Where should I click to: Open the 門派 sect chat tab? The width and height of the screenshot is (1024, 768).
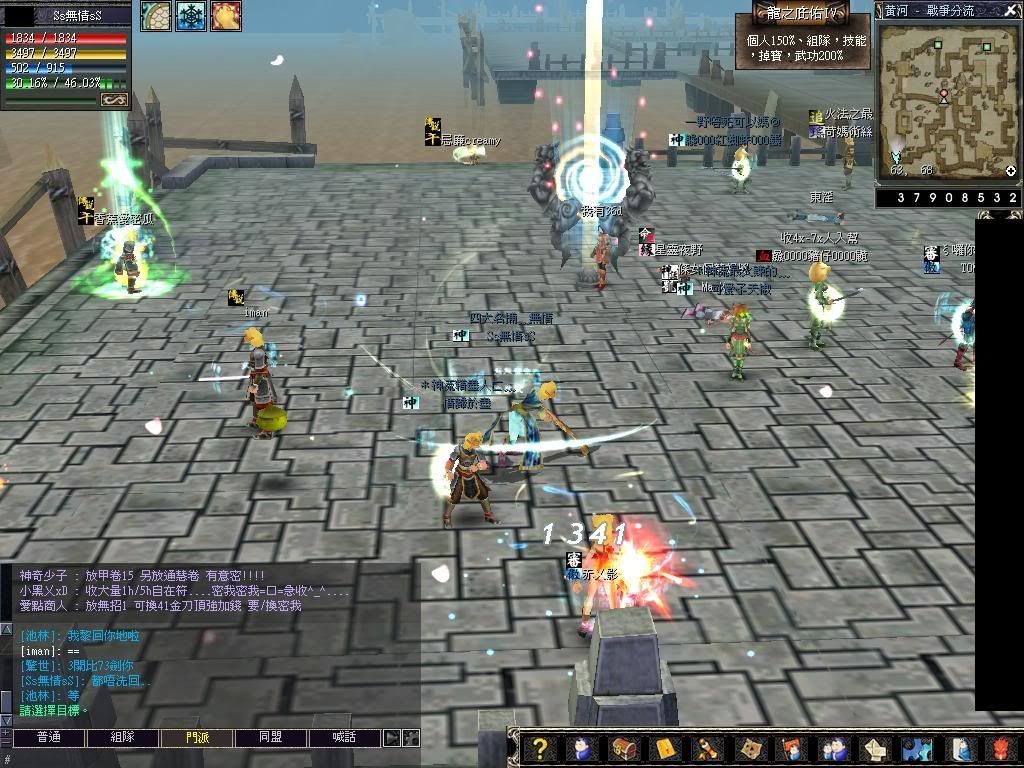point(197,738)
